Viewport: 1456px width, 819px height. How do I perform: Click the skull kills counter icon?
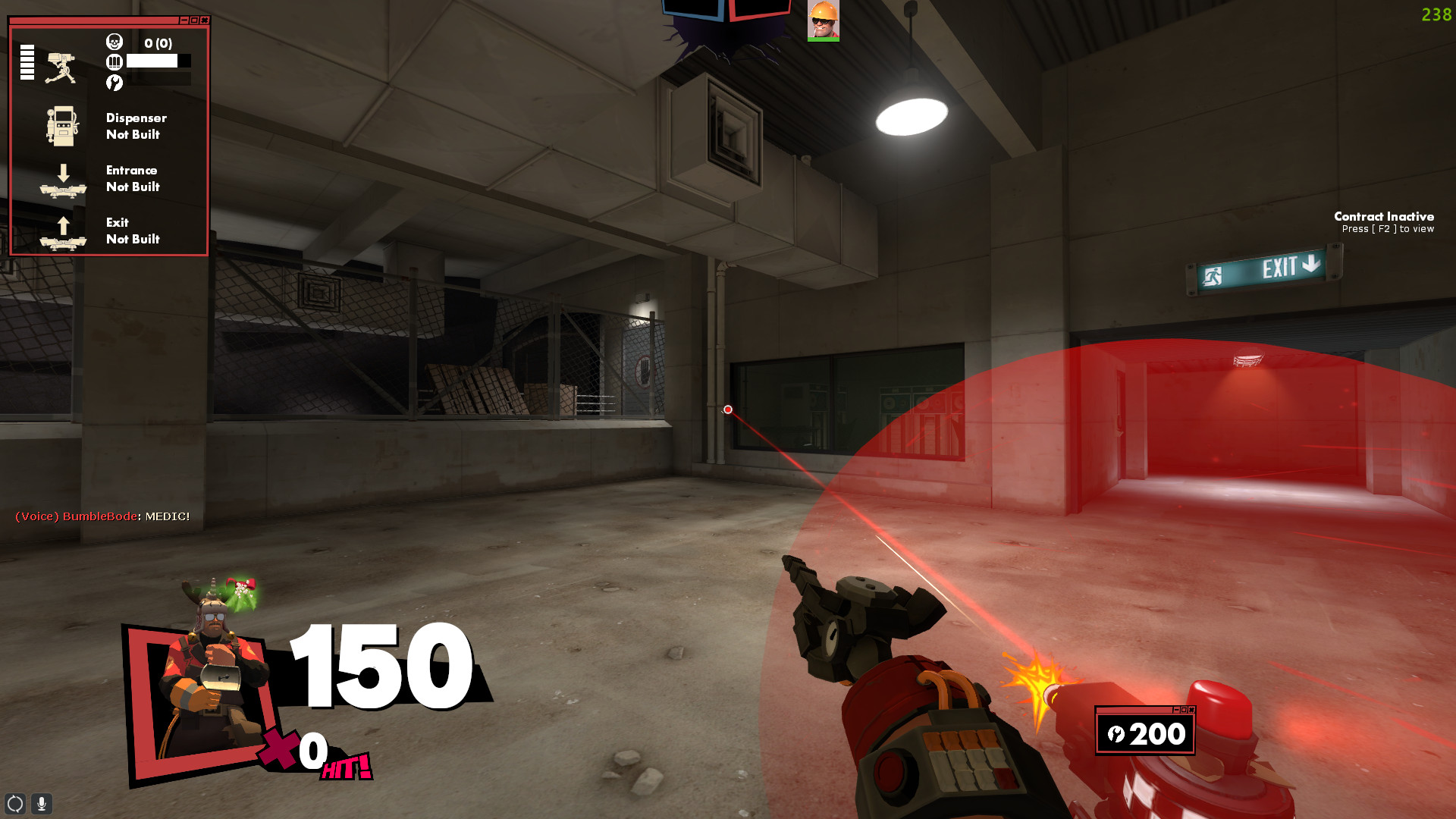(115, 42)
